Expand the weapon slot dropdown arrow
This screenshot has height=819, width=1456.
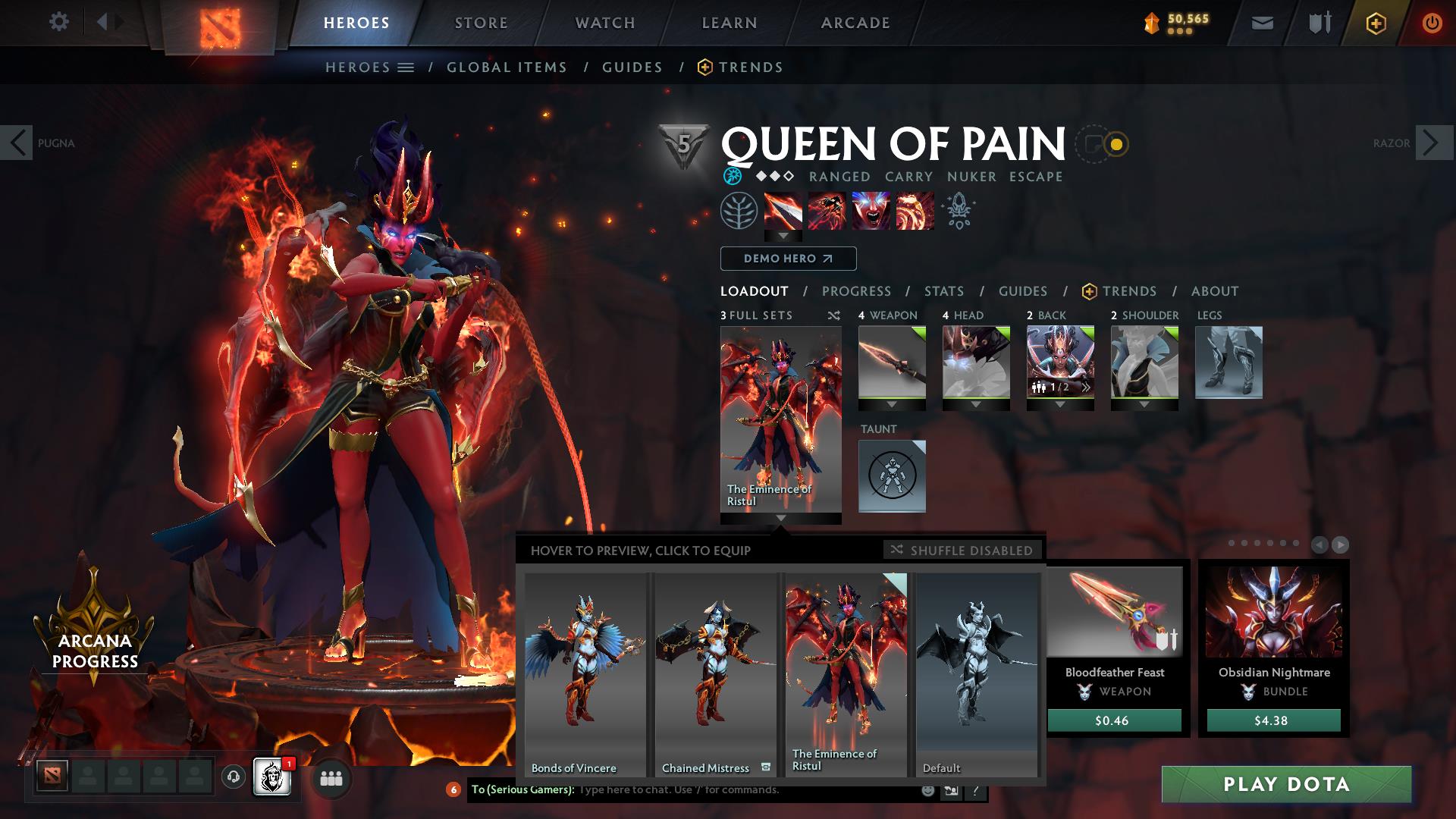(892, 403)
